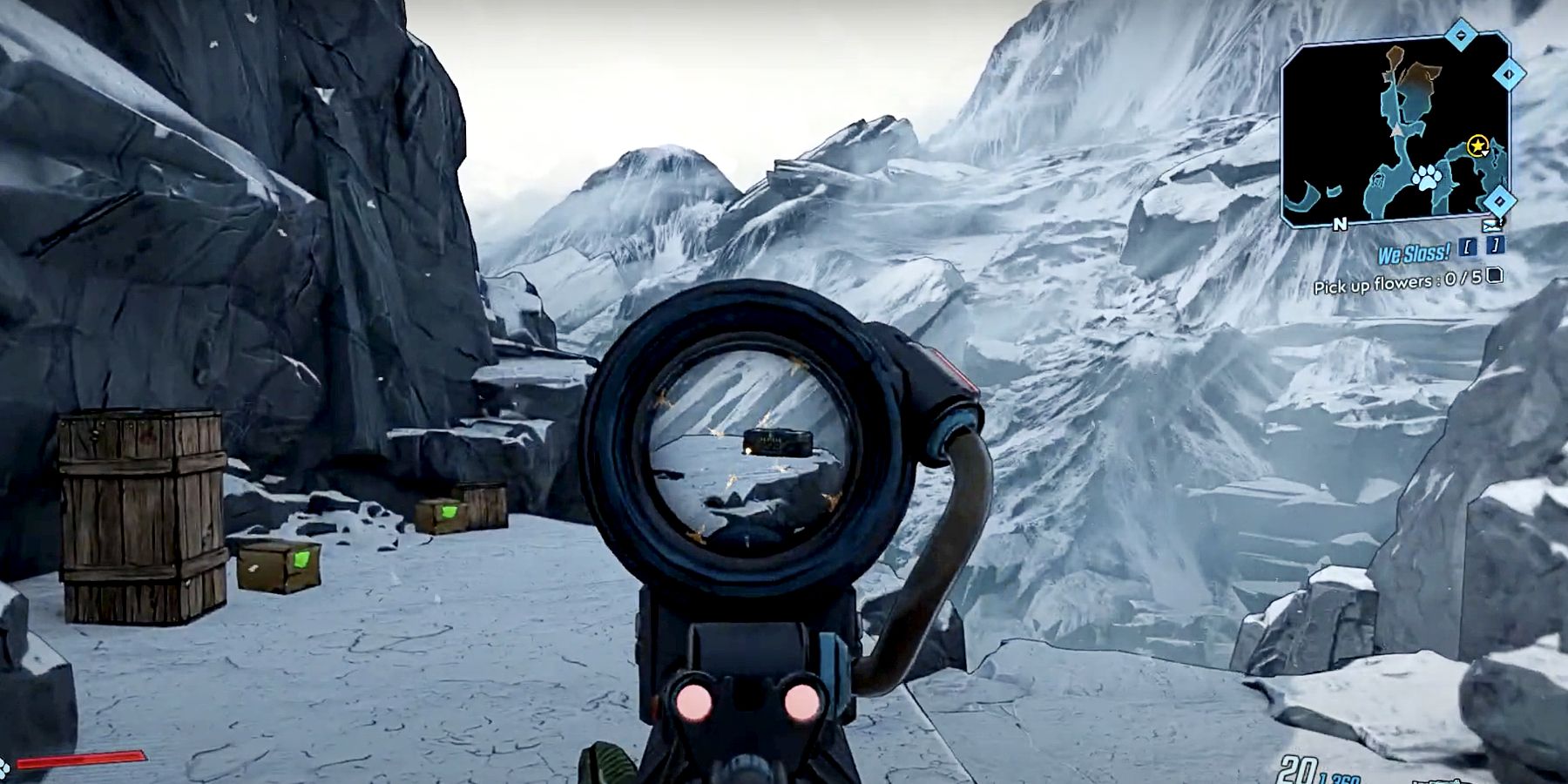
Task: Select the objective box icon next to the flower count
Action: pos(1493,276)
